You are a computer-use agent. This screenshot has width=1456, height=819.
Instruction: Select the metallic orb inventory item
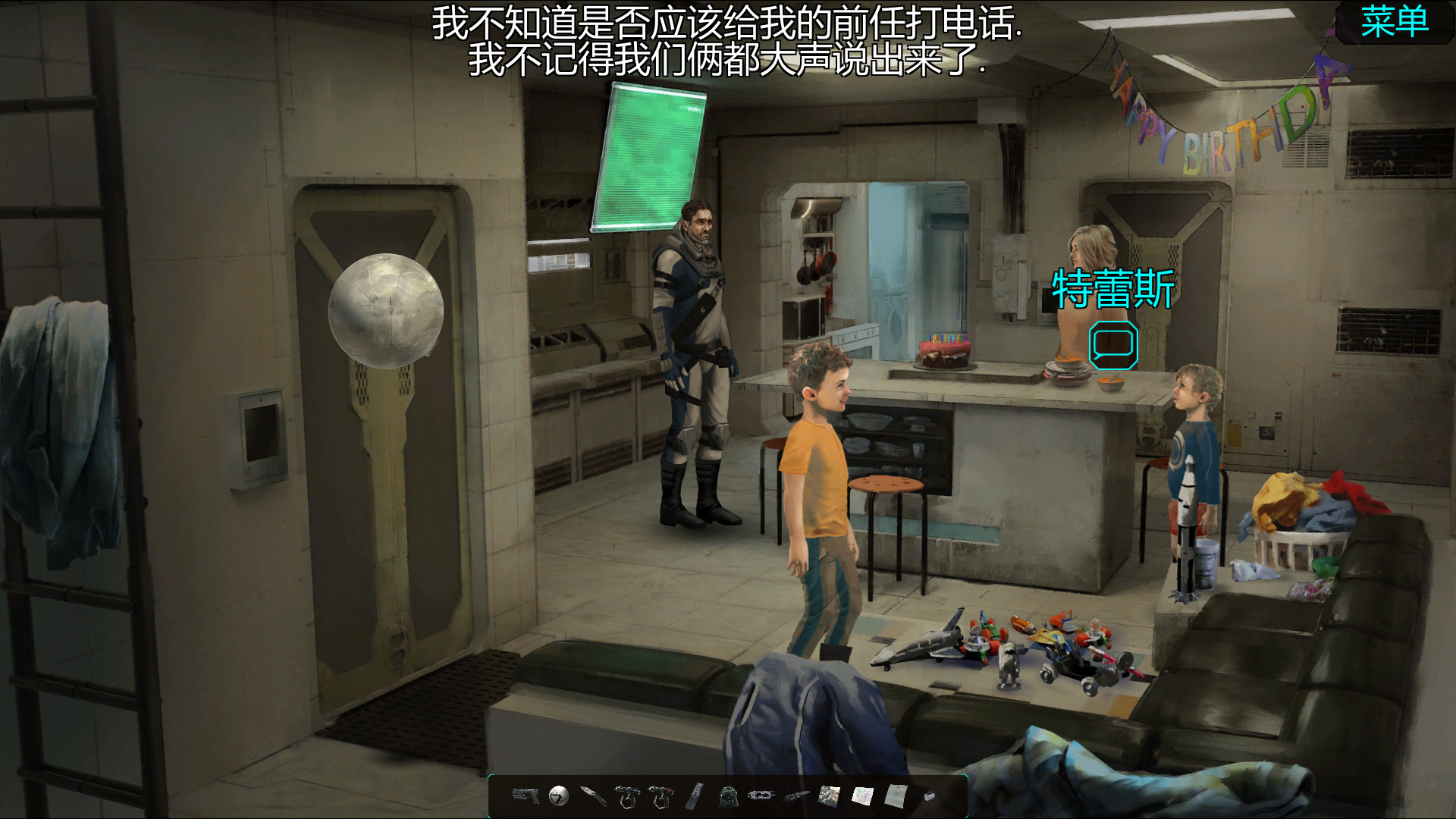pyautogui.click(x=557, y=795)
